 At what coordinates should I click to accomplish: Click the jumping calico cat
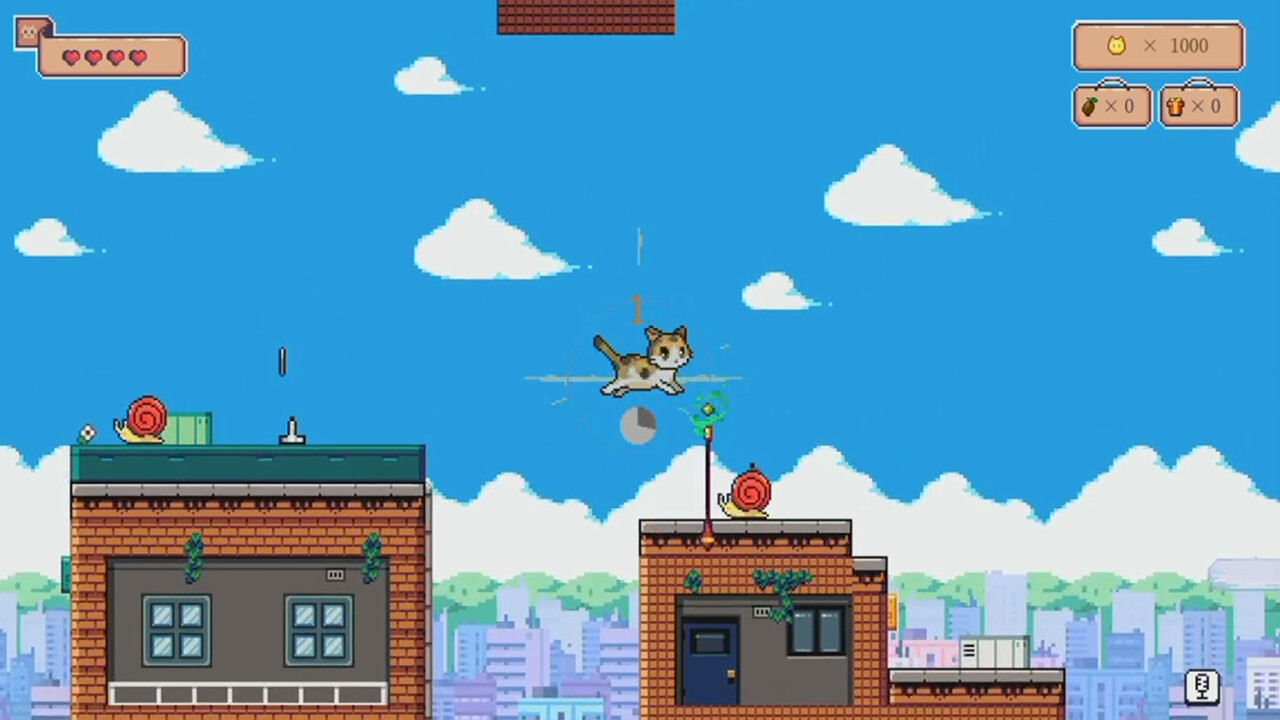click(645, 362)
